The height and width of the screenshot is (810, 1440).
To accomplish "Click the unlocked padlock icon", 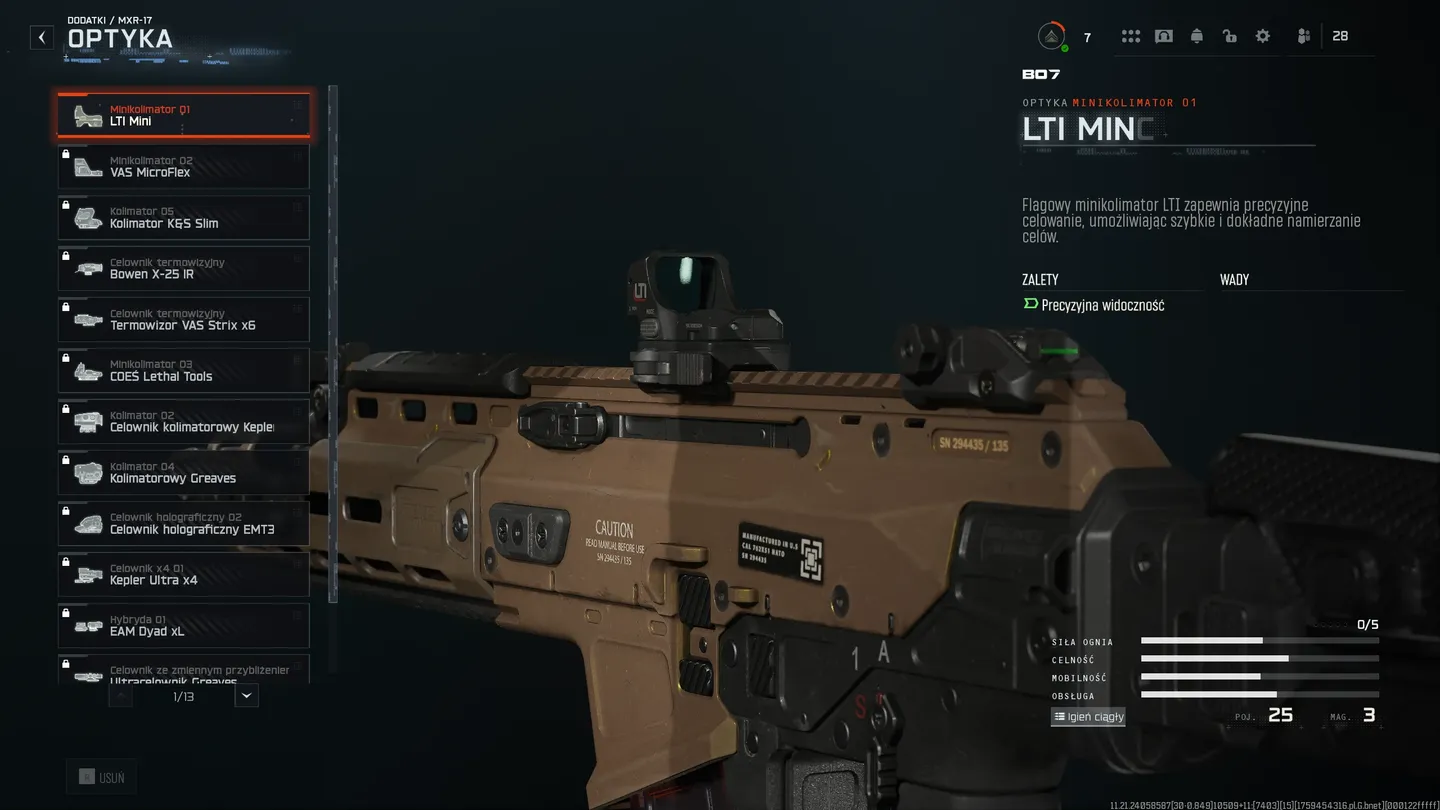I will click(1229, 35).
